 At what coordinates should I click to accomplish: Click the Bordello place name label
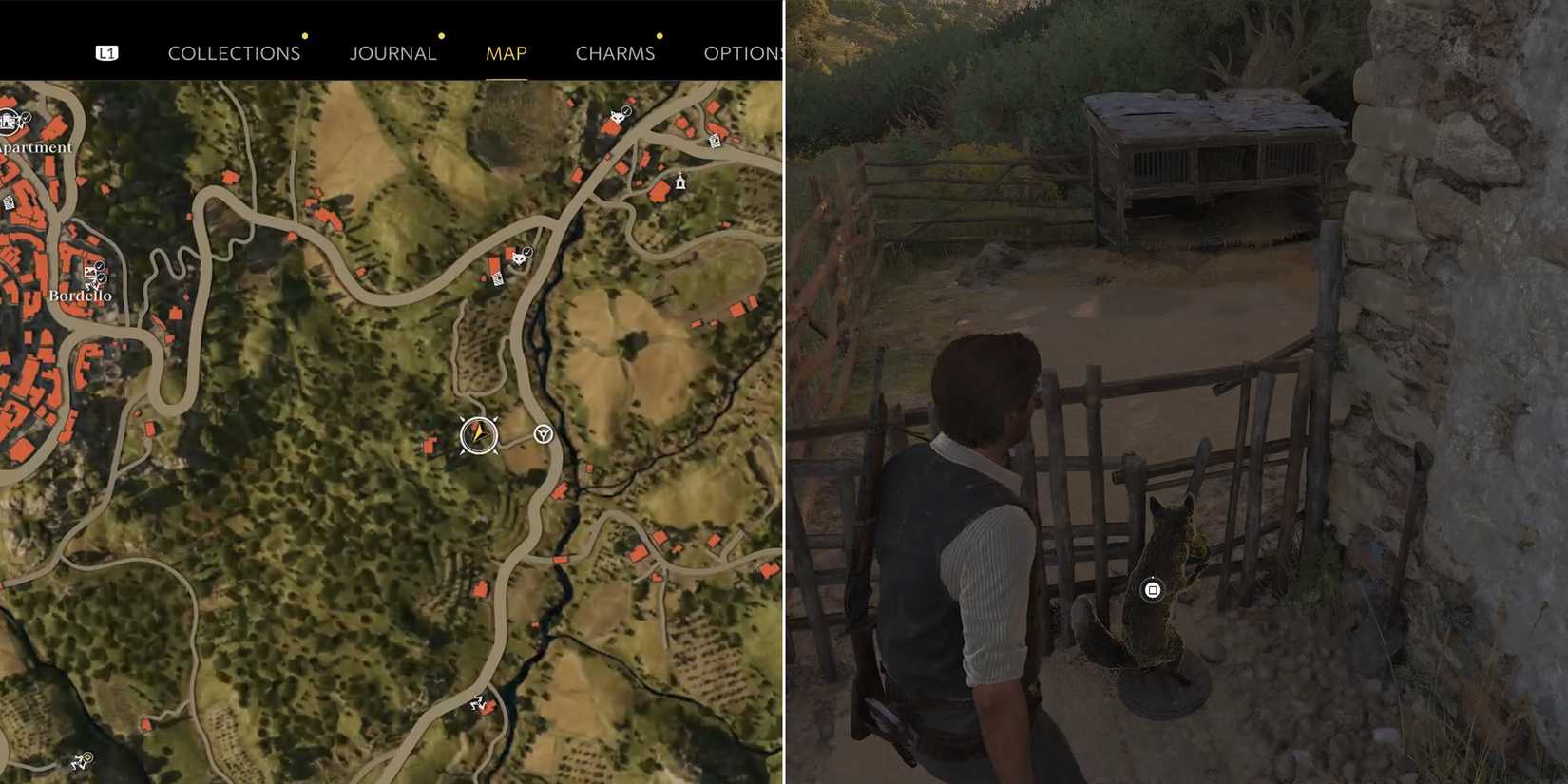pos(80,296)
